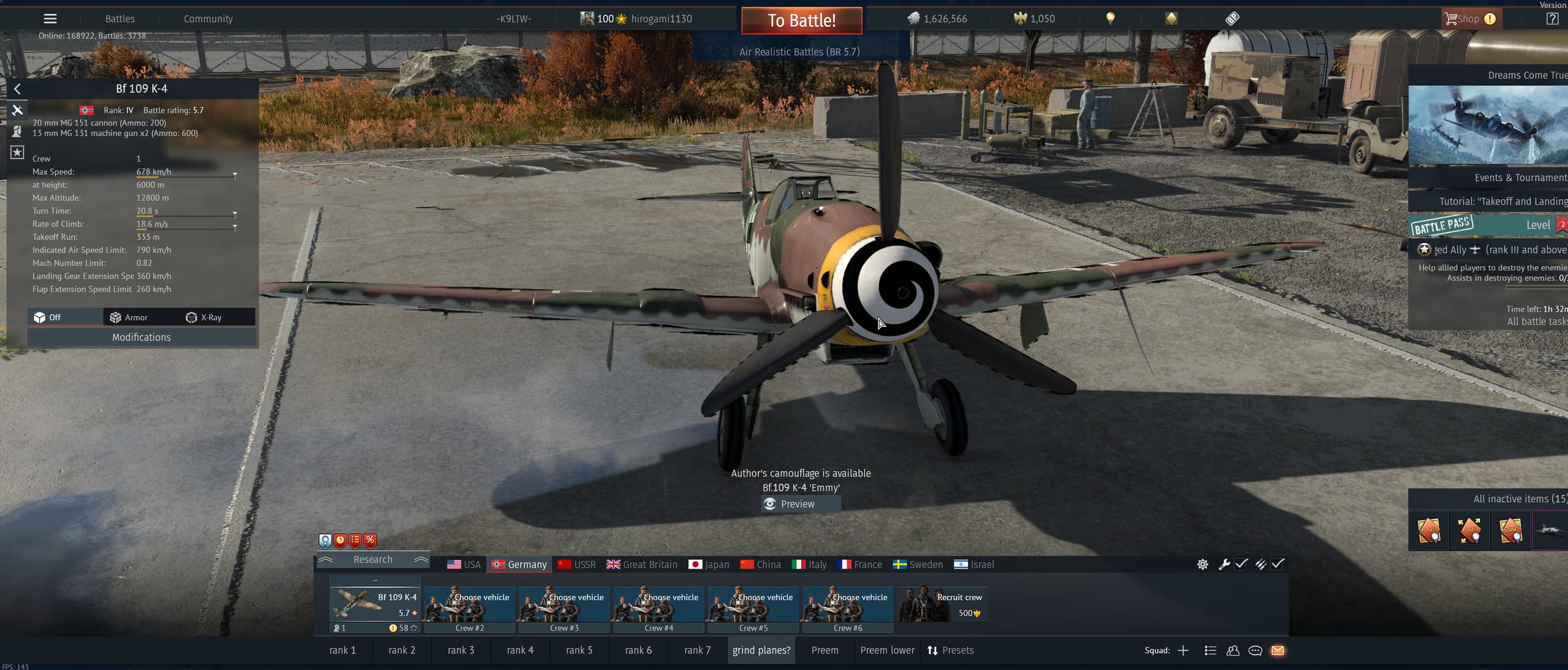Image resolution: width=1568 pixels, height=670 pixels.
Task: Click the To Battle! button
Action: tap(801, 20)
